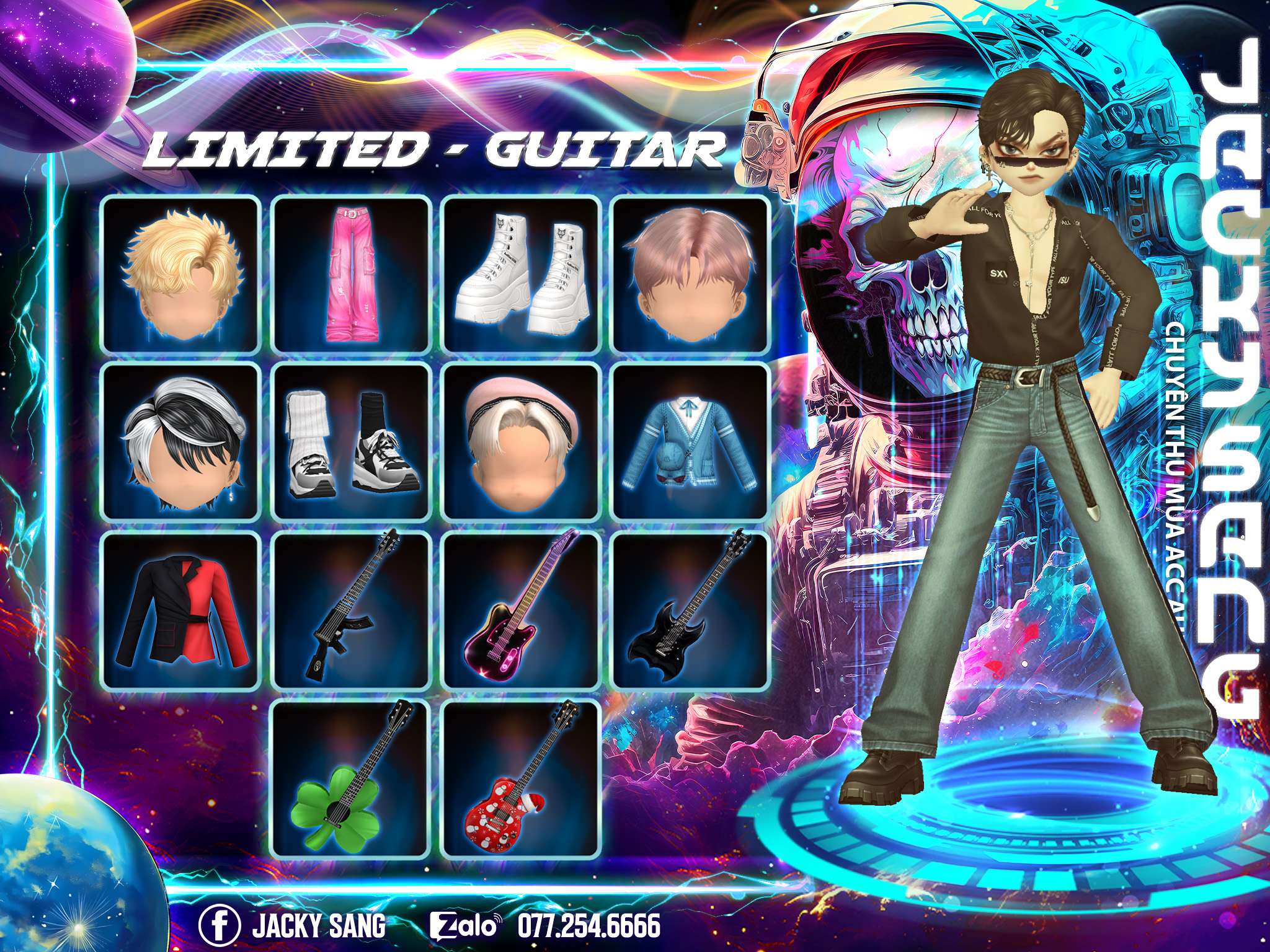Select the pink middle-part hairstyle

coord(691,274)
